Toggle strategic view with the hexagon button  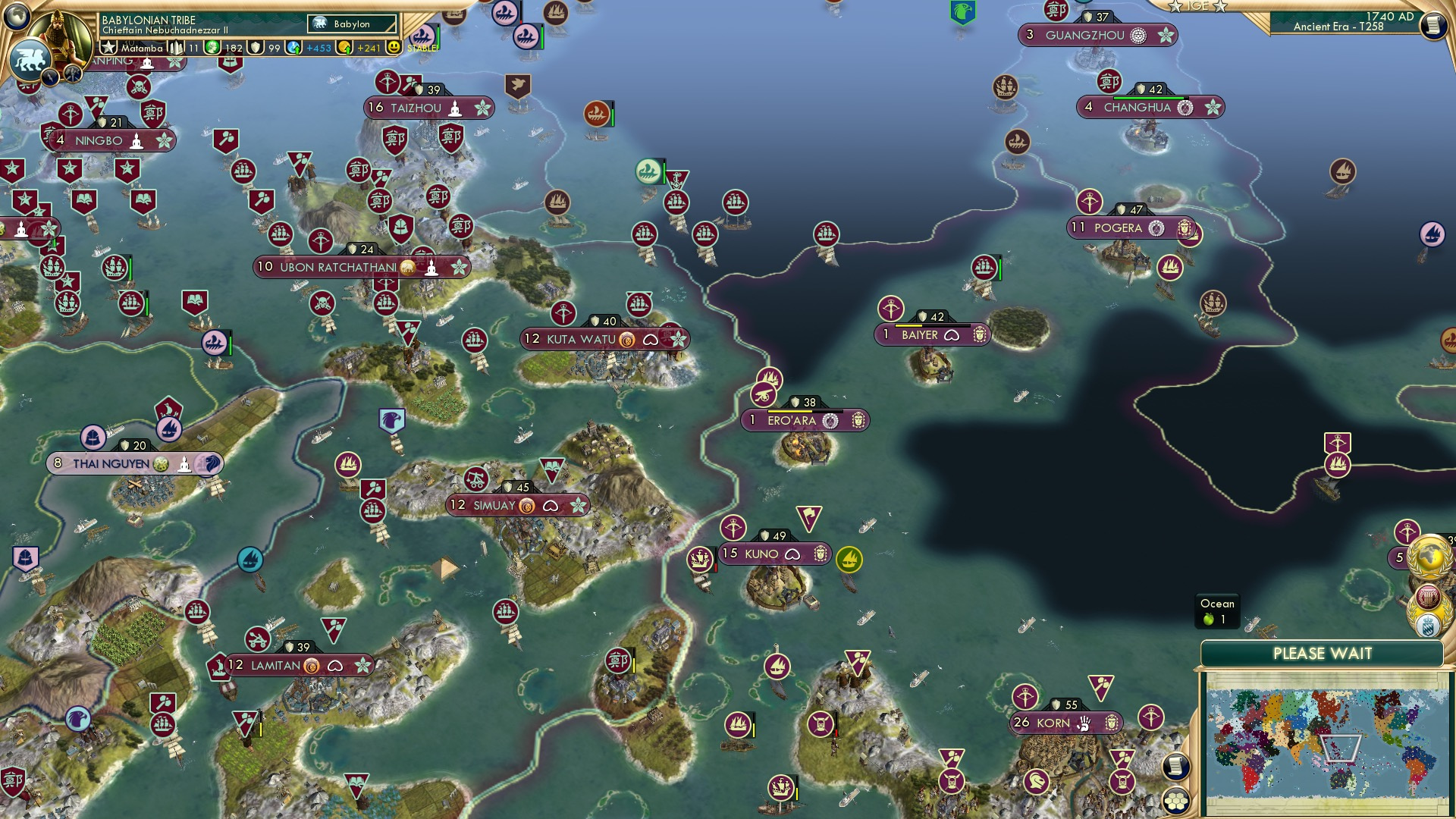pos(1175,802)
